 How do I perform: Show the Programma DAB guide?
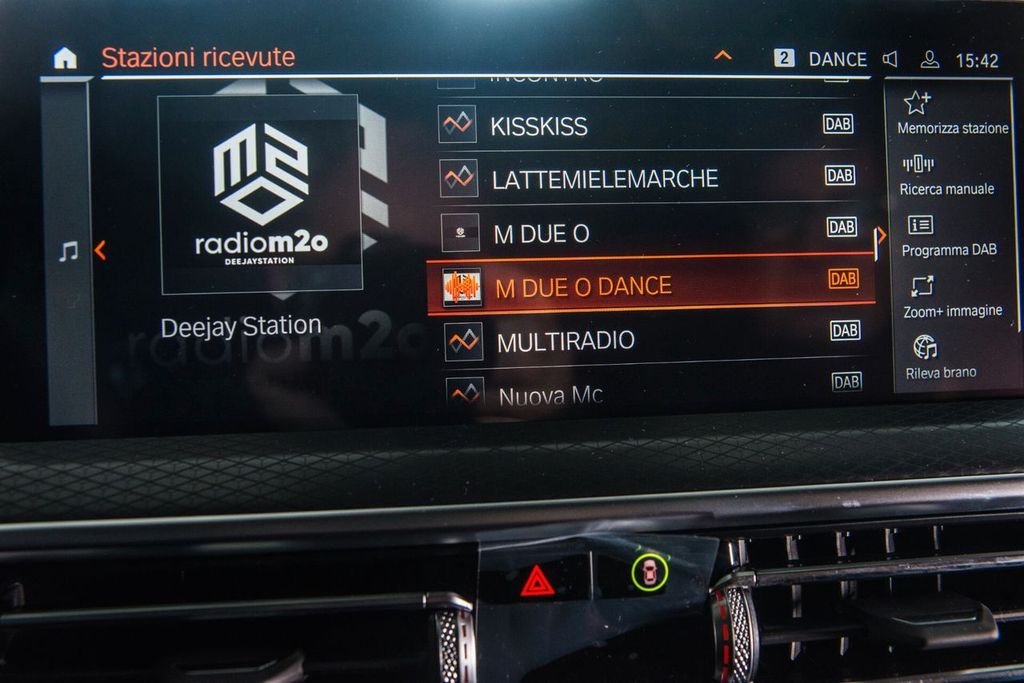point(949,237)
